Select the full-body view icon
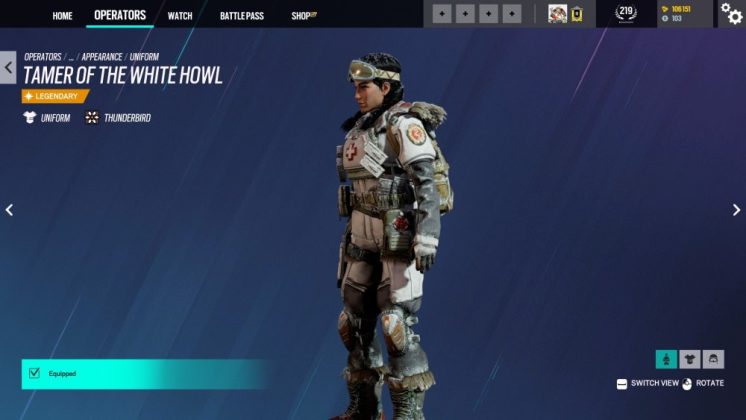Screen dimensions: 746x420 tap(666, 359)
